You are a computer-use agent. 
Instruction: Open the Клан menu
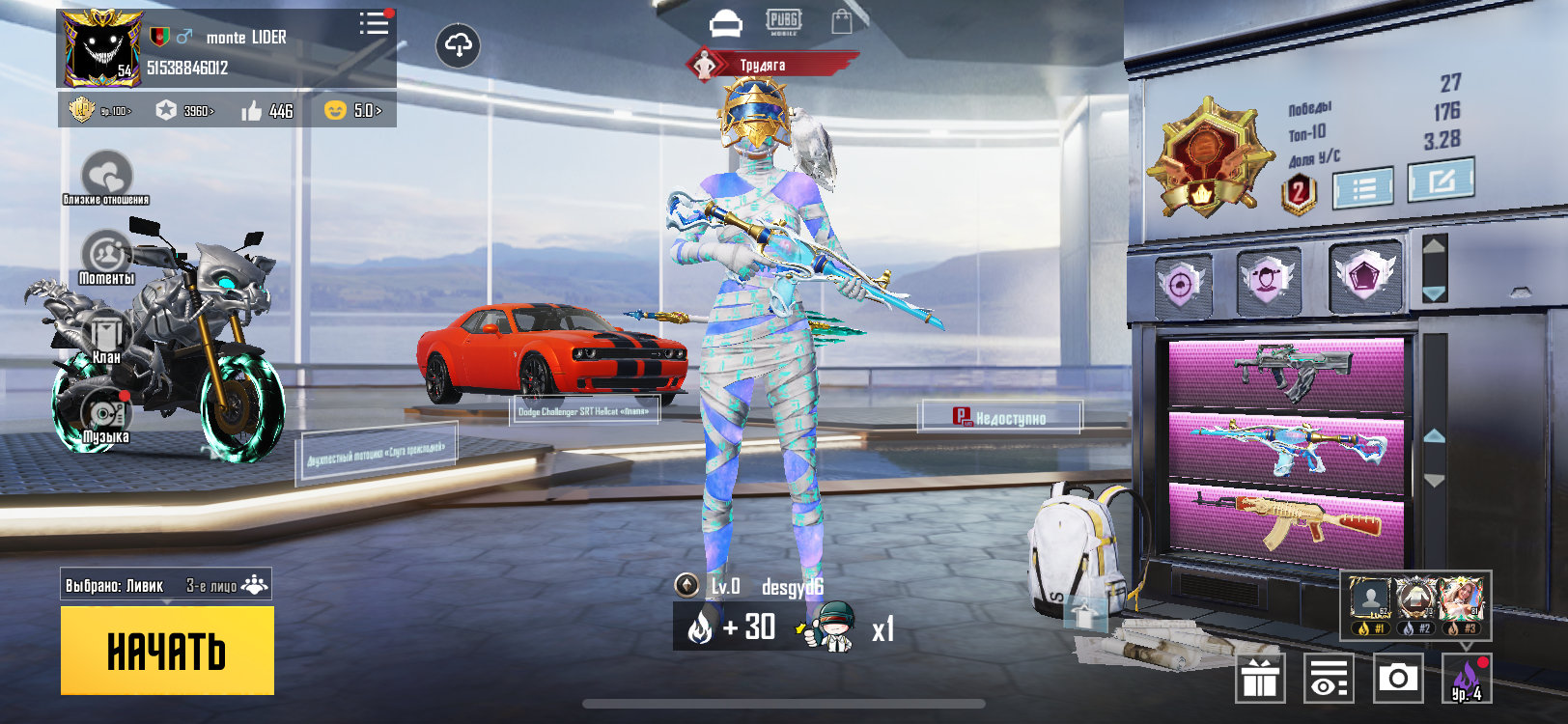(106, 337)
